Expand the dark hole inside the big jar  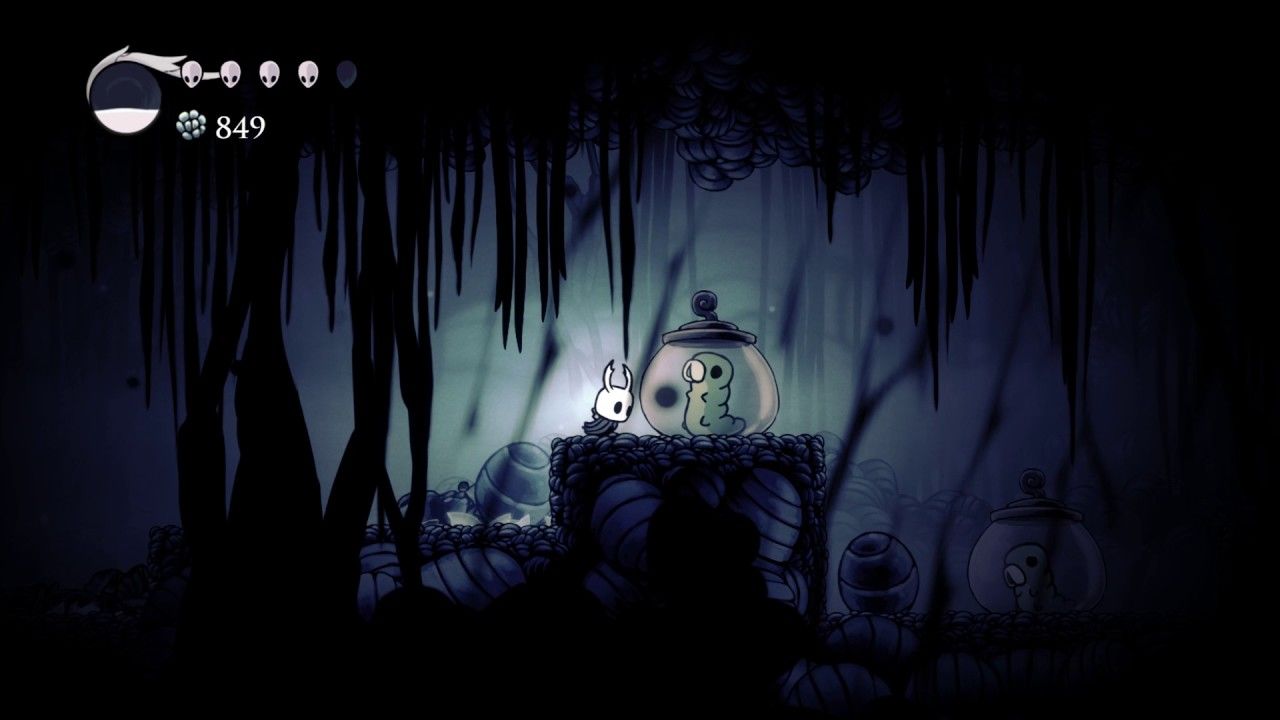666,397
